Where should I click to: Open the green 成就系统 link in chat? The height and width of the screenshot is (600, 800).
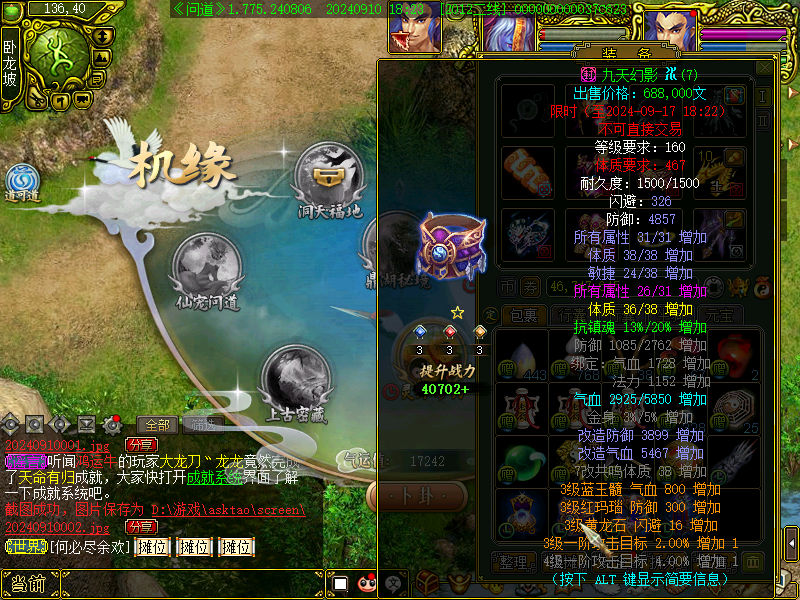tap(213, 477)
